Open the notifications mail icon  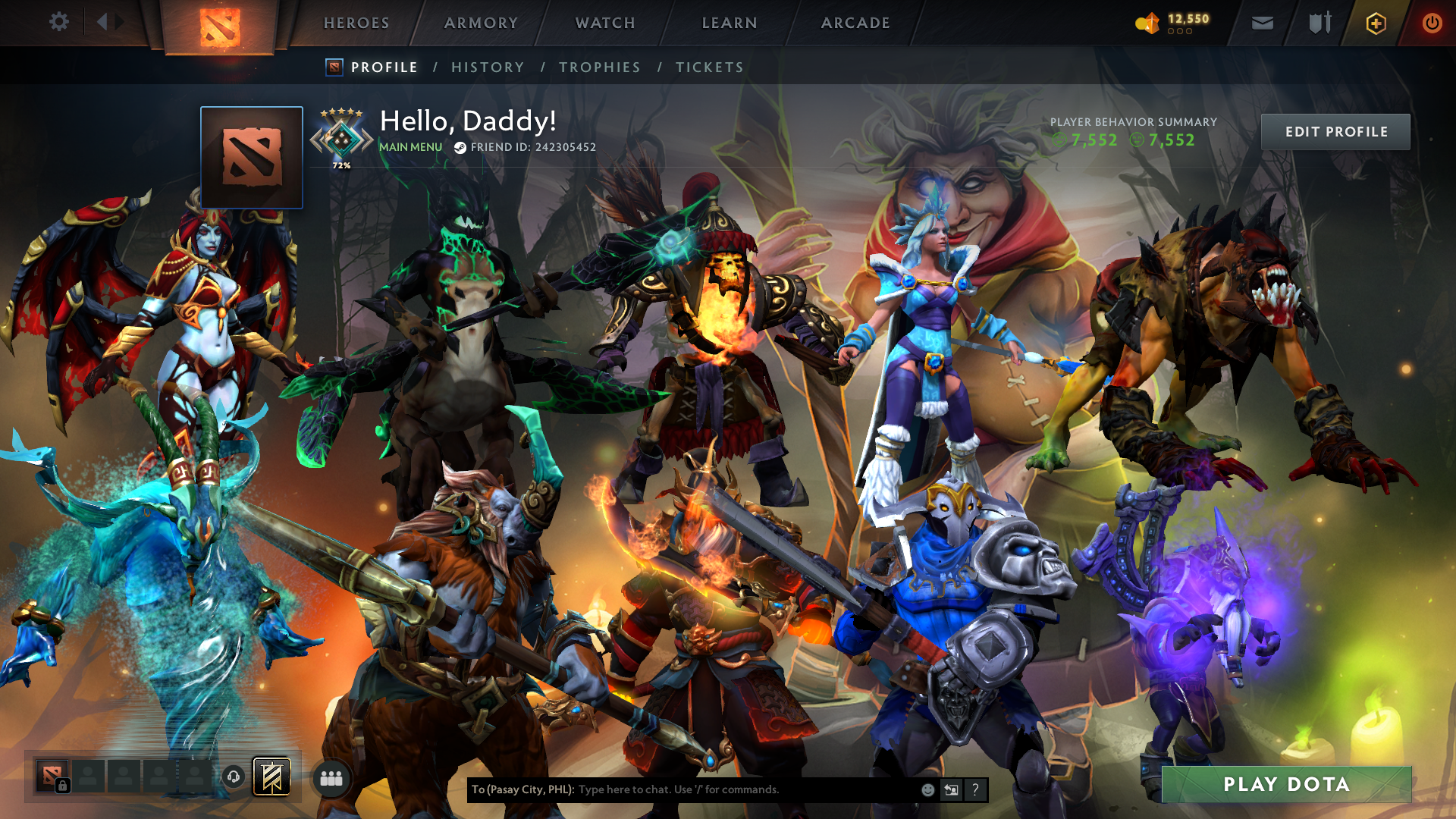point(1261,23)
